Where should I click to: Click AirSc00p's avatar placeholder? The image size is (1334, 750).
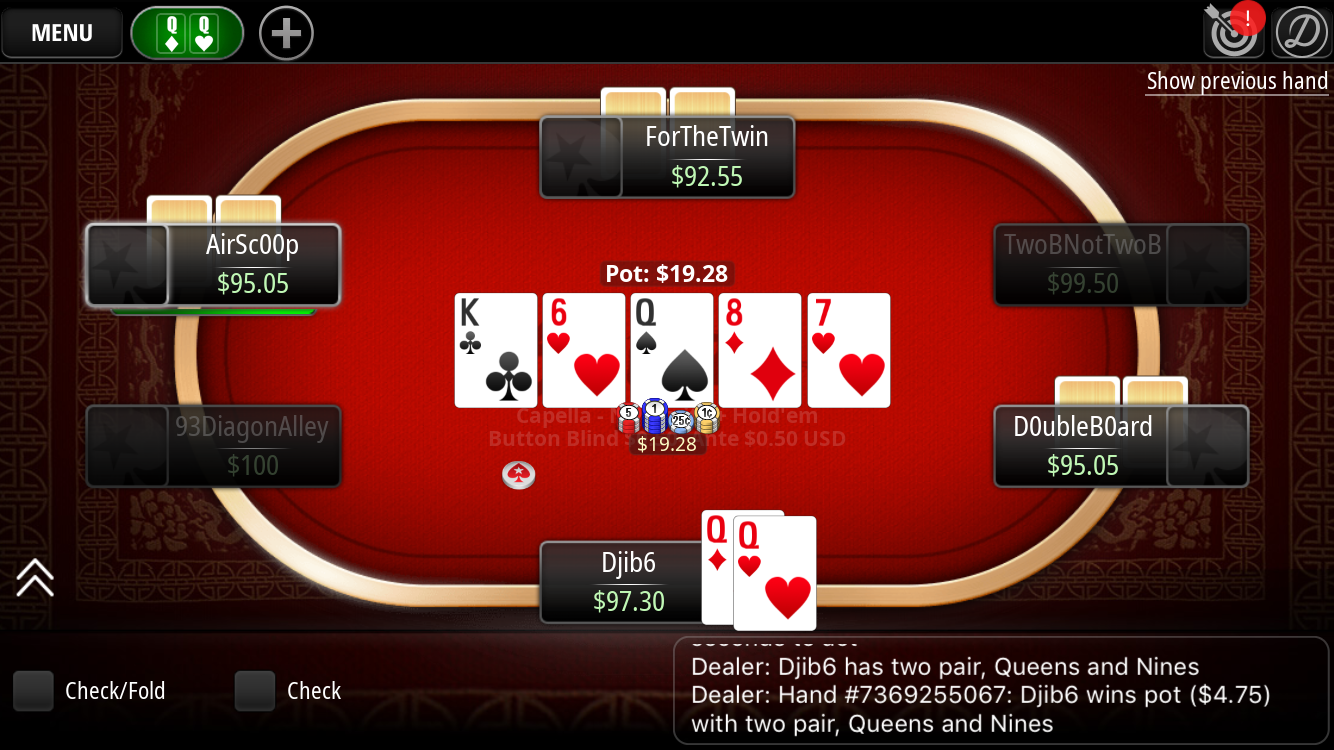128,265
